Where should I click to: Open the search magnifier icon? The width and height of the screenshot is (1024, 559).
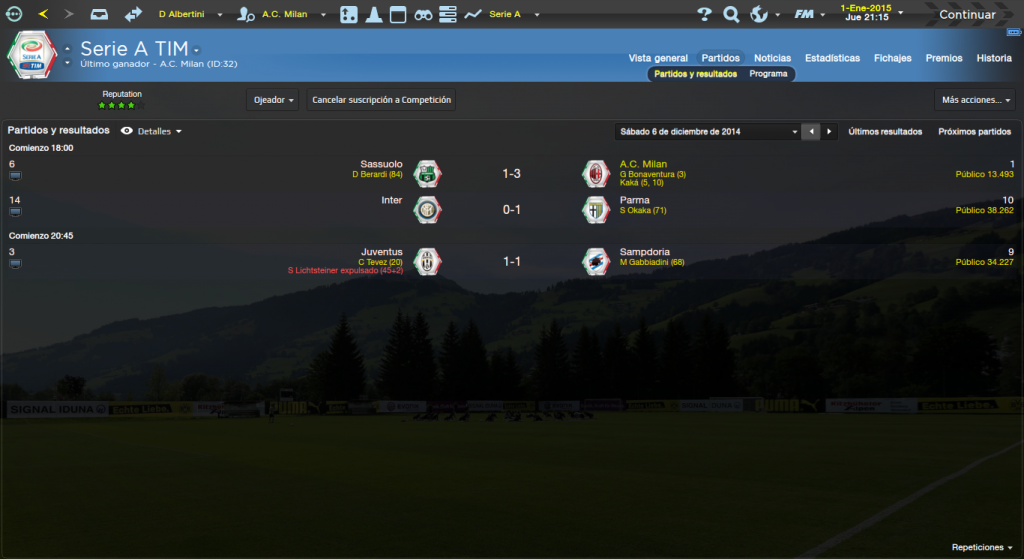[731, 14]
